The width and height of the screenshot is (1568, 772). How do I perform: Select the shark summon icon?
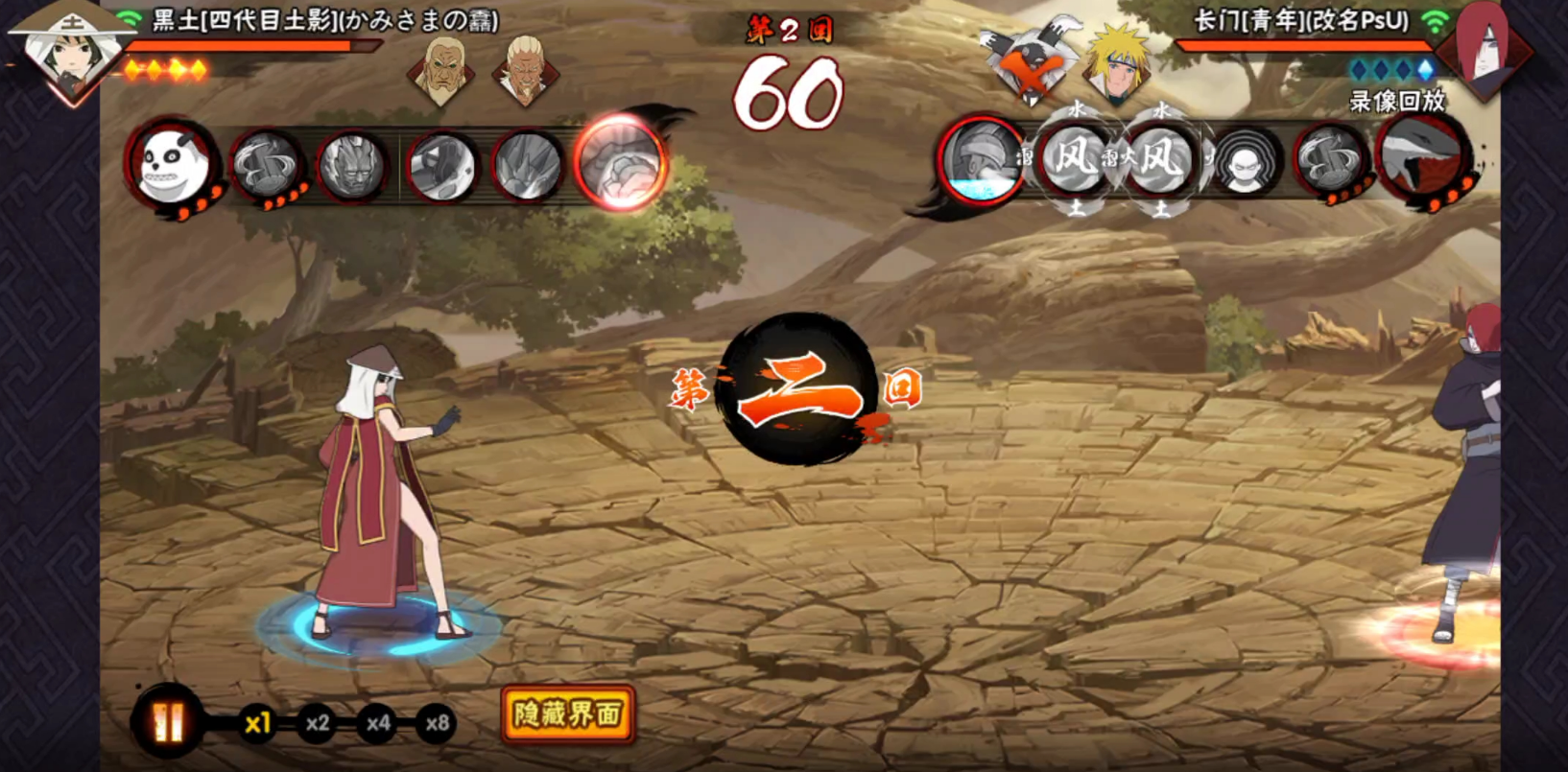point(1421,159)
